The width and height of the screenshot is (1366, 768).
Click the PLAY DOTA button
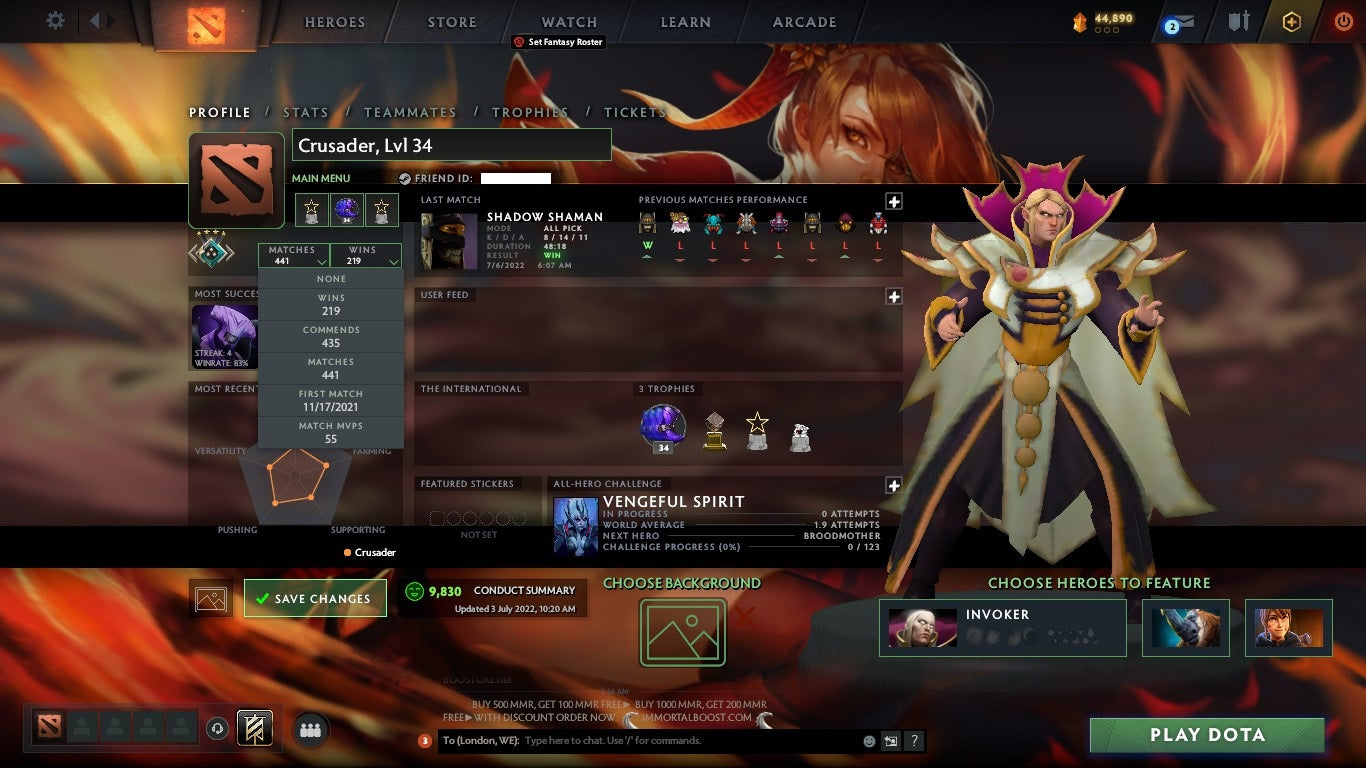[x=1206, y=735]
